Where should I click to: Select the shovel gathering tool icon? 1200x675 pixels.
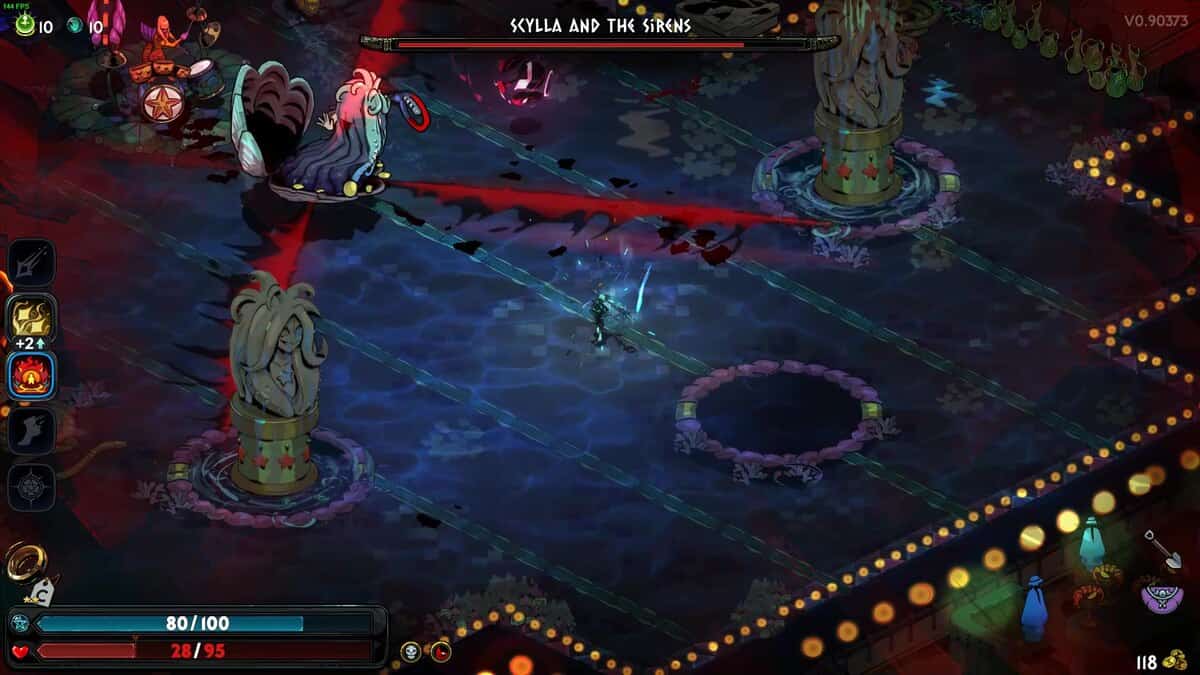pos(1163,549)
